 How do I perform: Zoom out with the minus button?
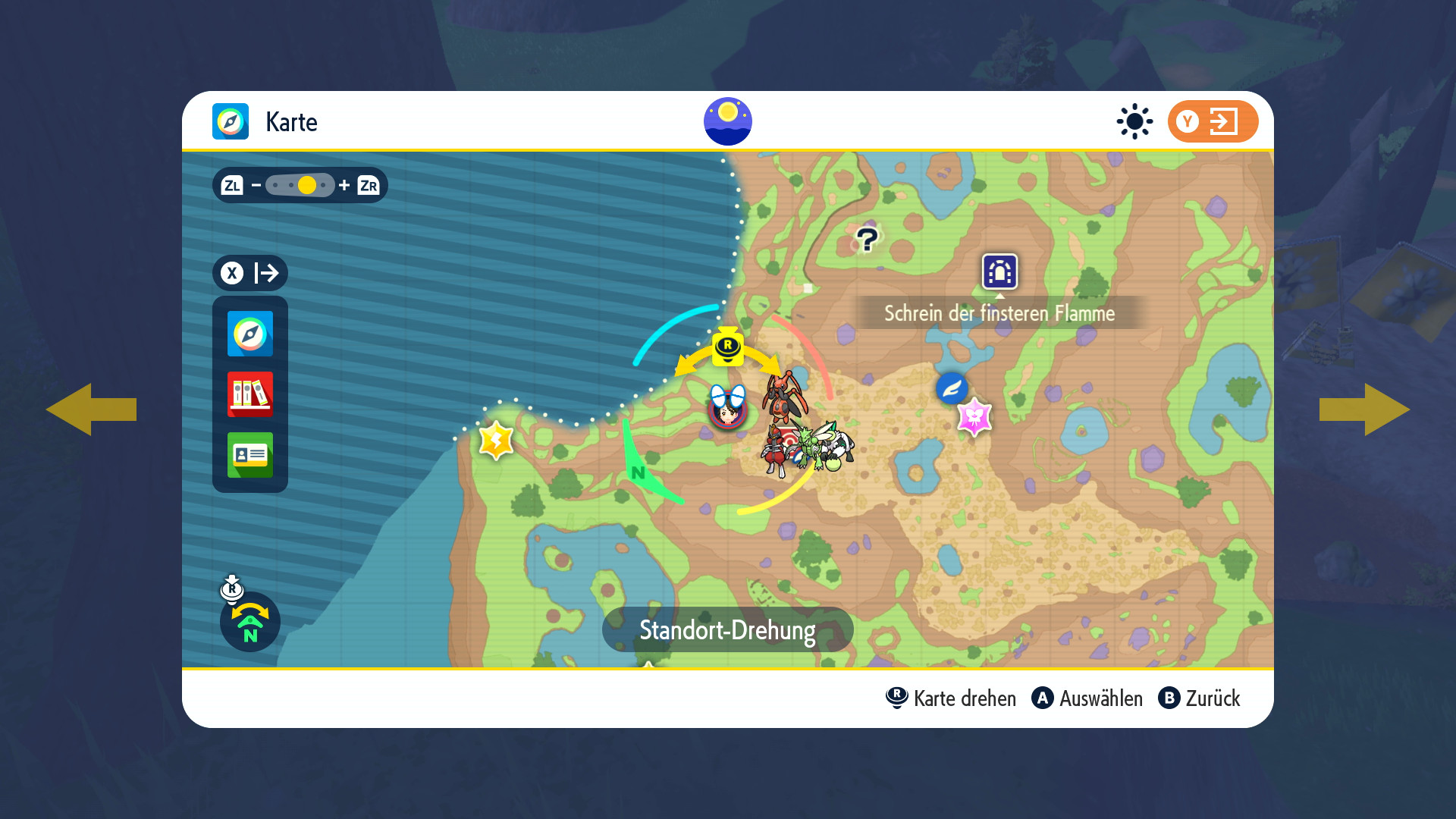coord(256,185)
